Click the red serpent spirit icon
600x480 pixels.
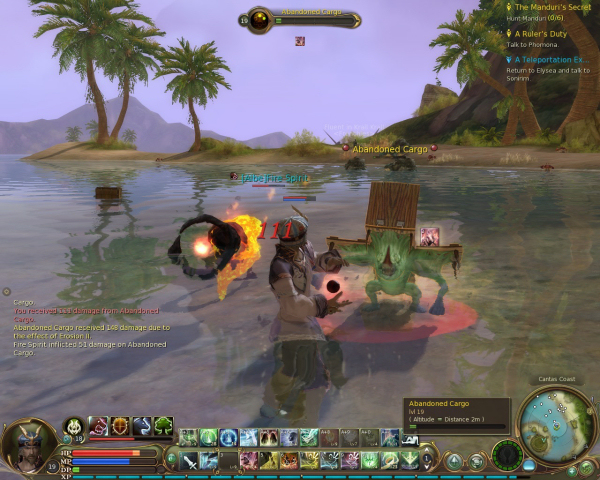98,426
